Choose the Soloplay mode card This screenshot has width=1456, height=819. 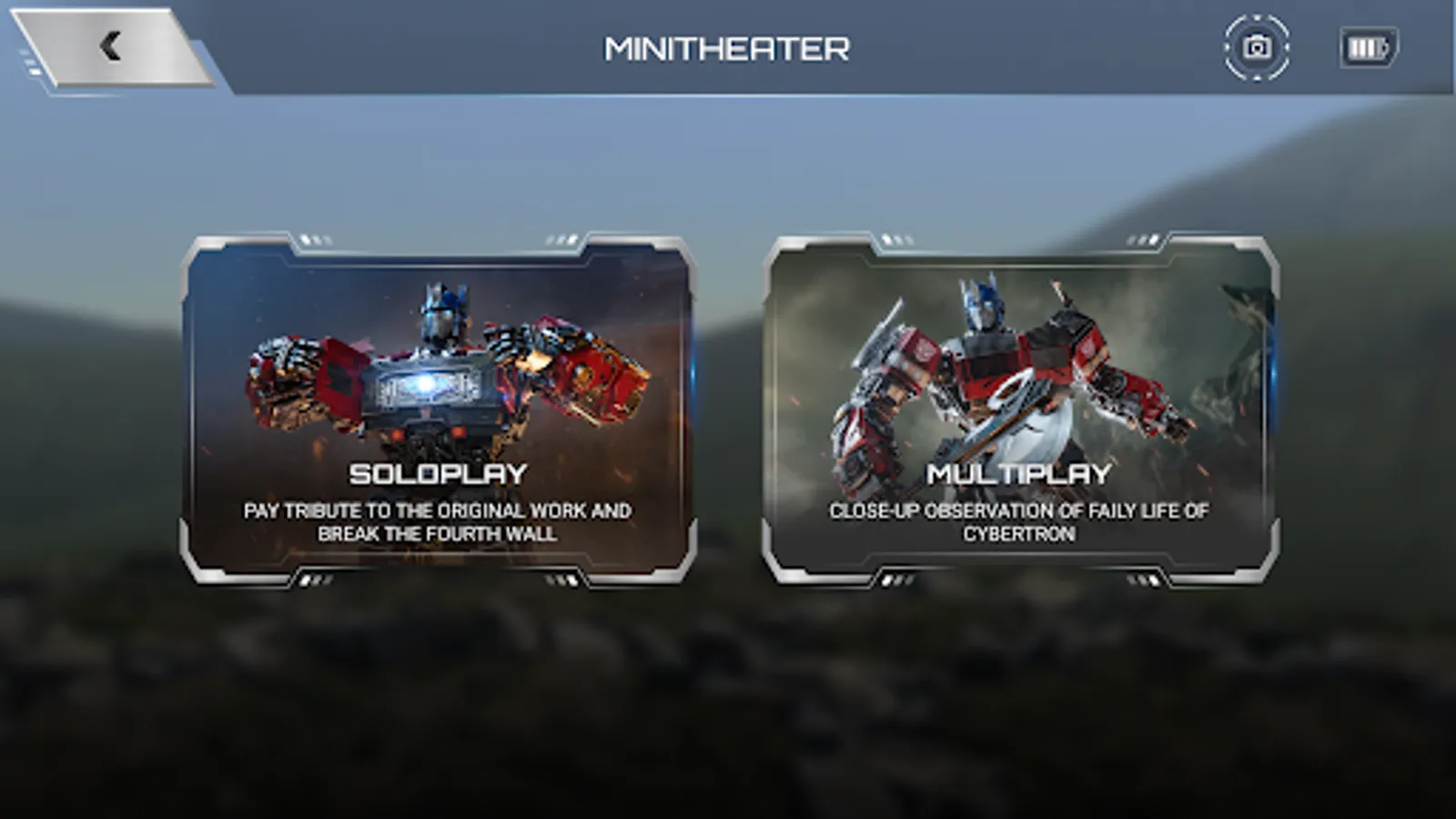(x=438, y=409)
